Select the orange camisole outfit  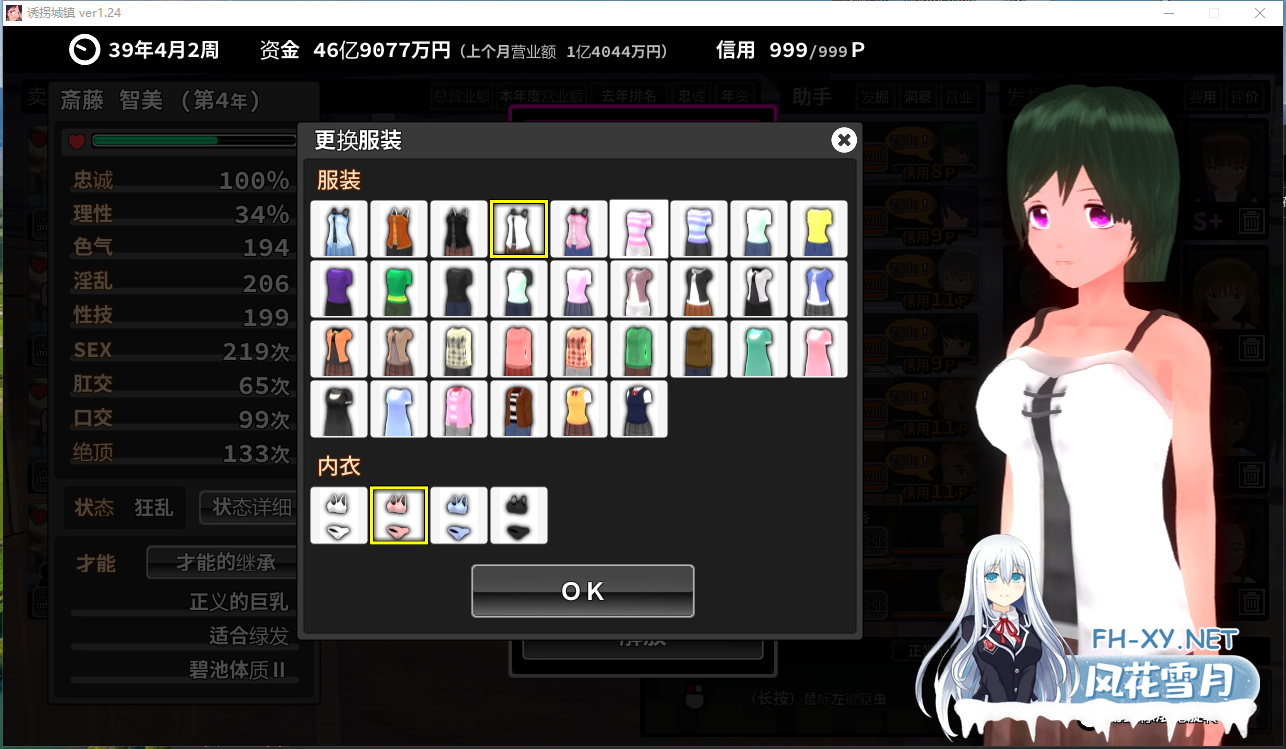(x=399, y=229)
